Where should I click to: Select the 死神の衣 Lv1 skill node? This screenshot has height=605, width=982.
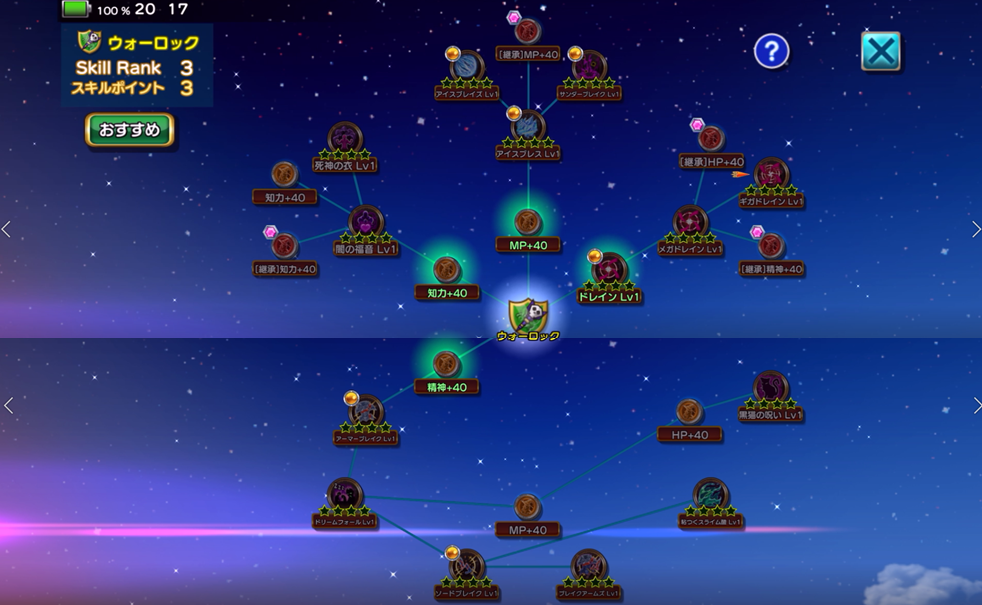345,138
